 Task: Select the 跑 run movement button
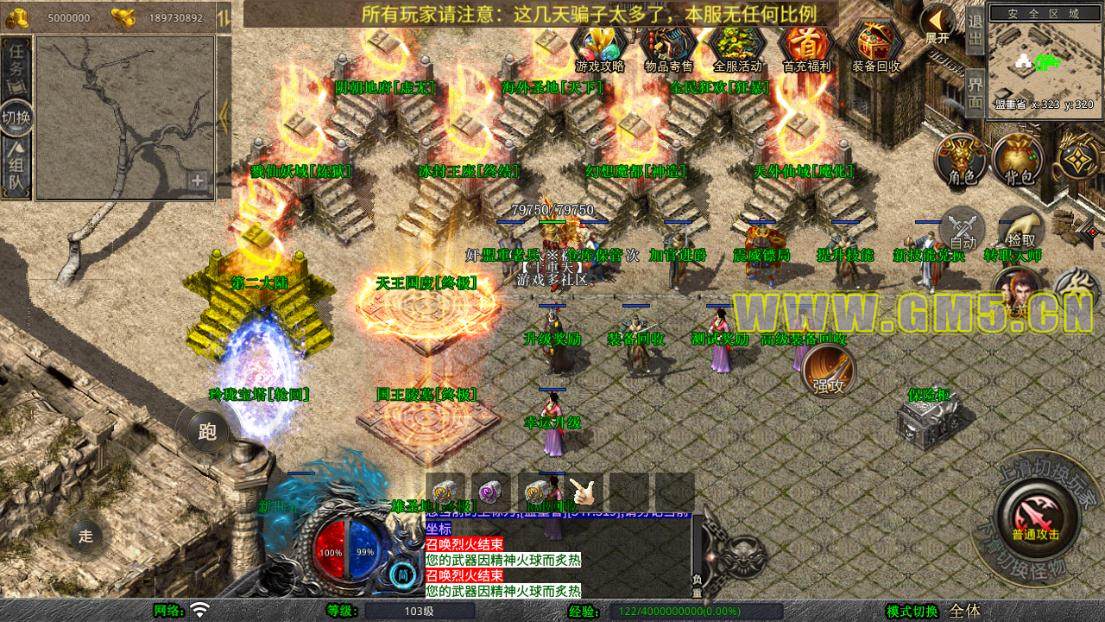pos(207,431)
